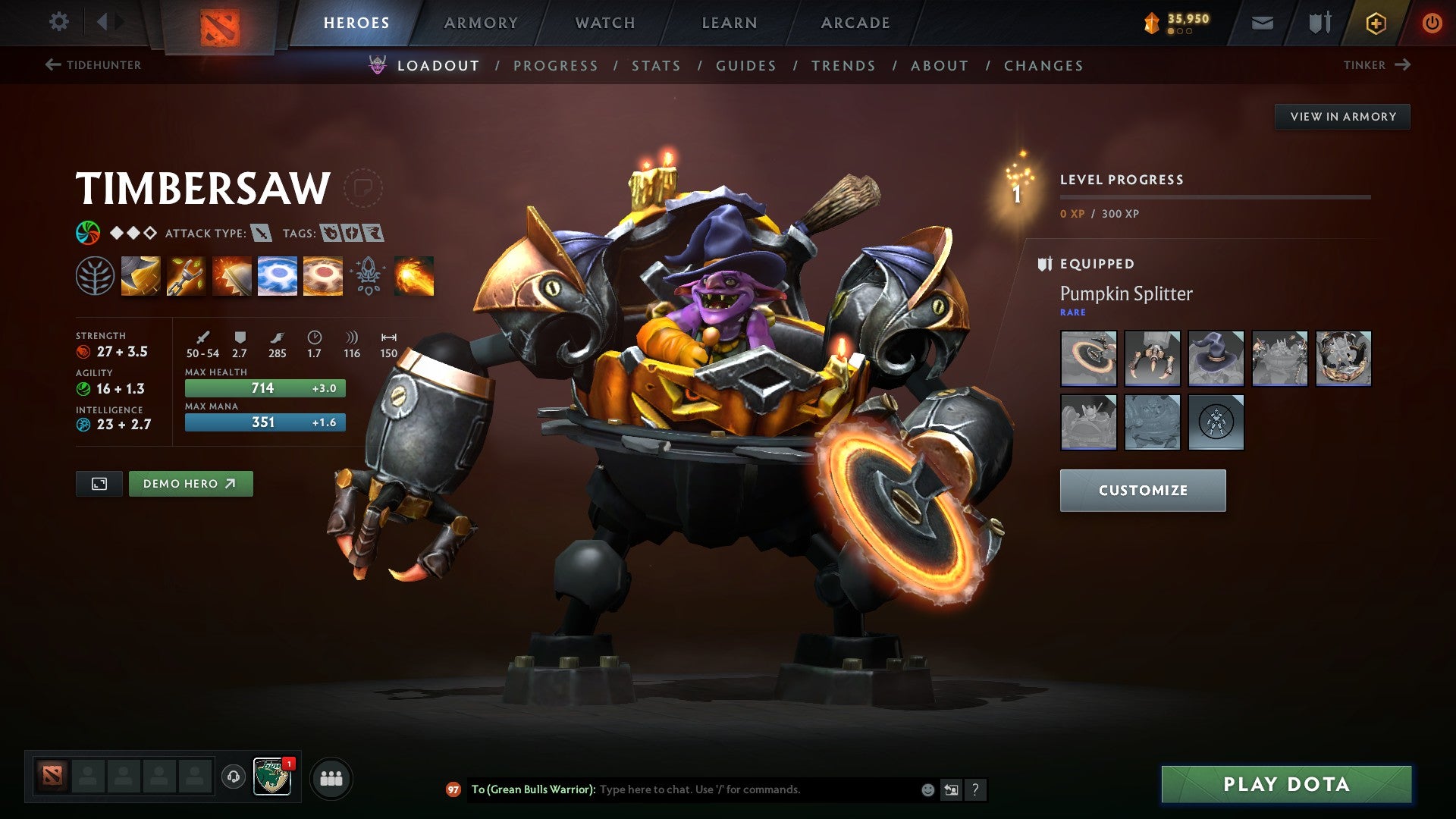Open the Timber Chain ability icon
Screen dimensions: 1456x819
coord(186,277)
